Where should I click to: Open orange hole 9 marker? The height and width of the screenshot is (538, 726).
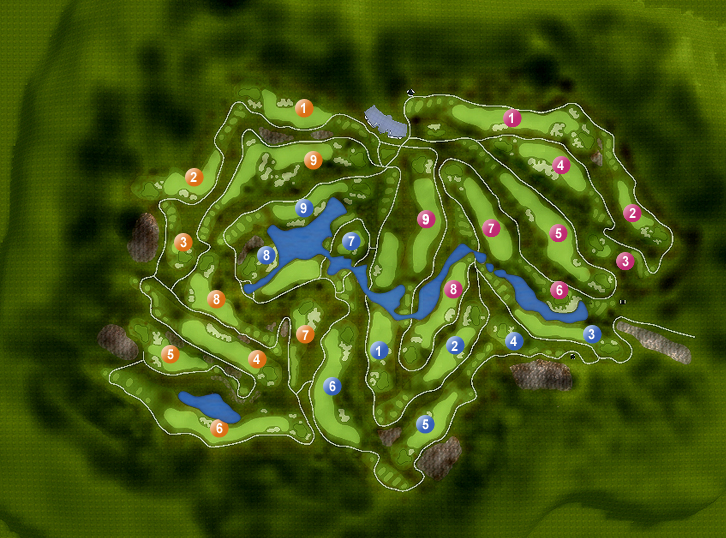click(x=312, y=159)
